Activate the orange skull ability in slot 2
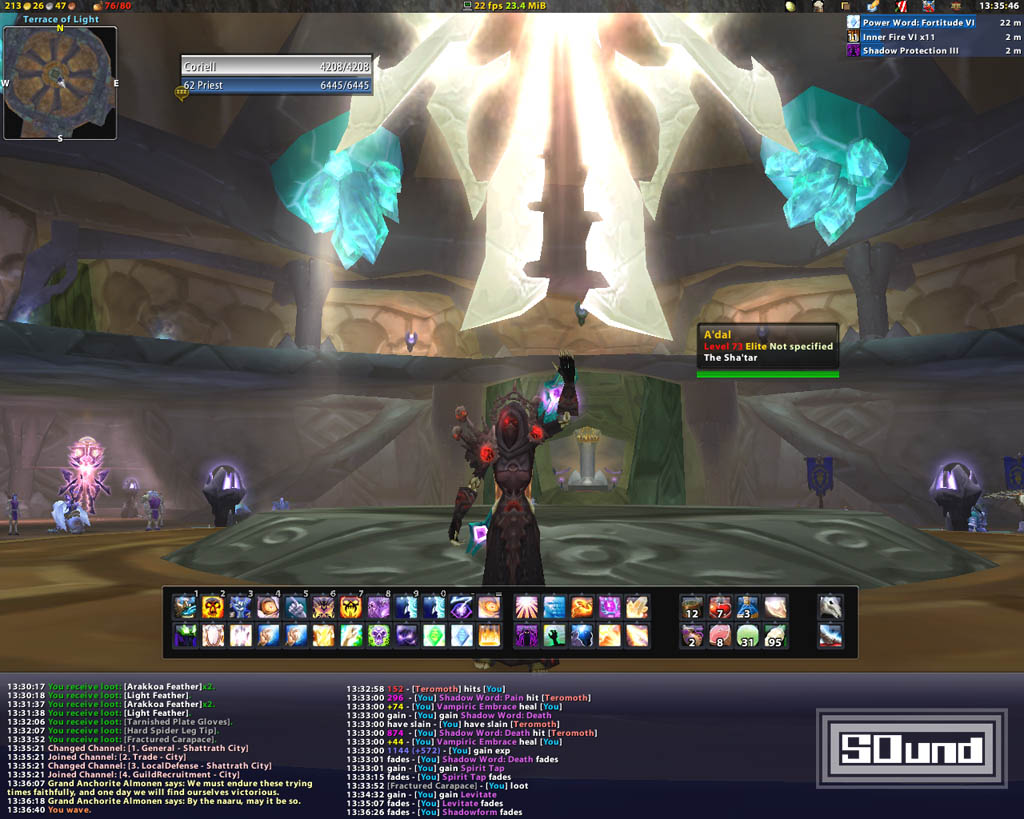Image resolution: width=1024 pixels, height=819 pixels. click(213, 607)
